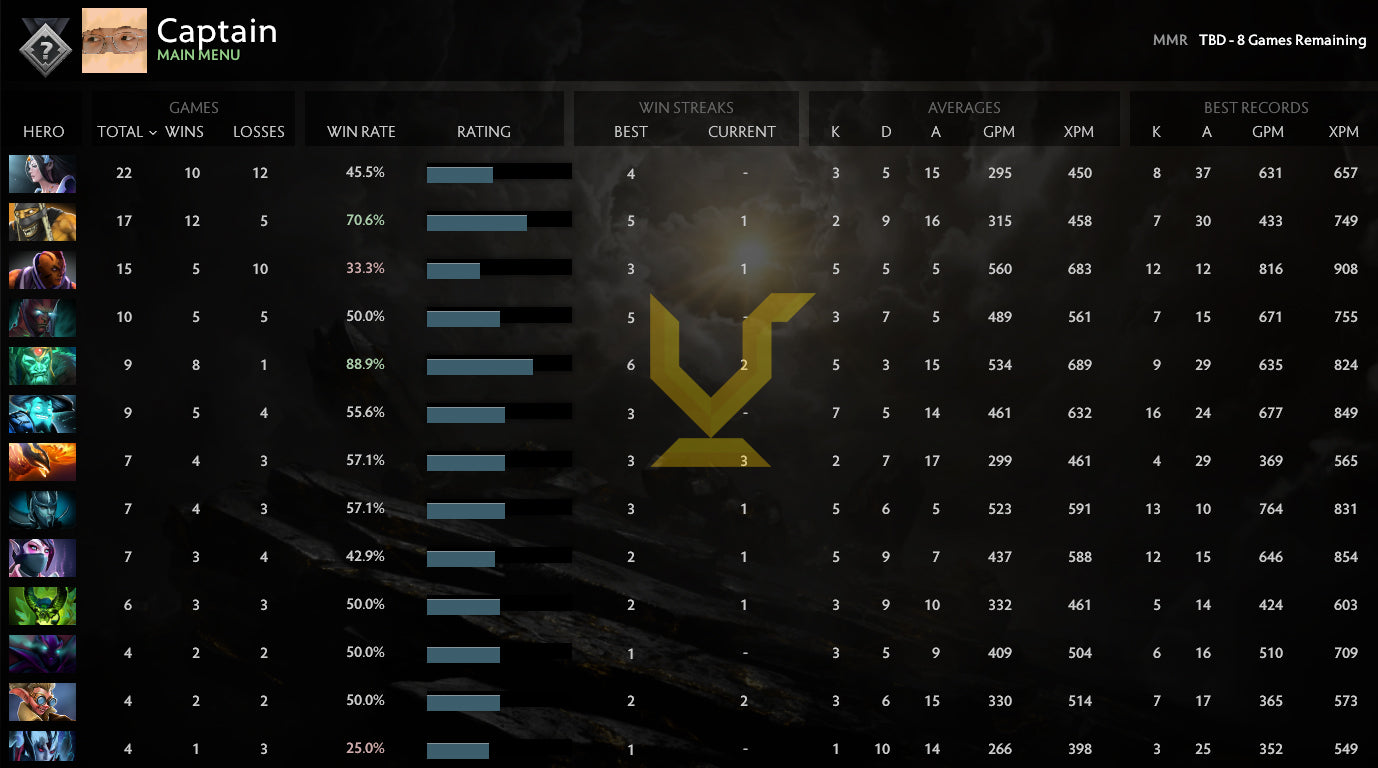Sort heroes by the LOSSES column header

[259, 131]
